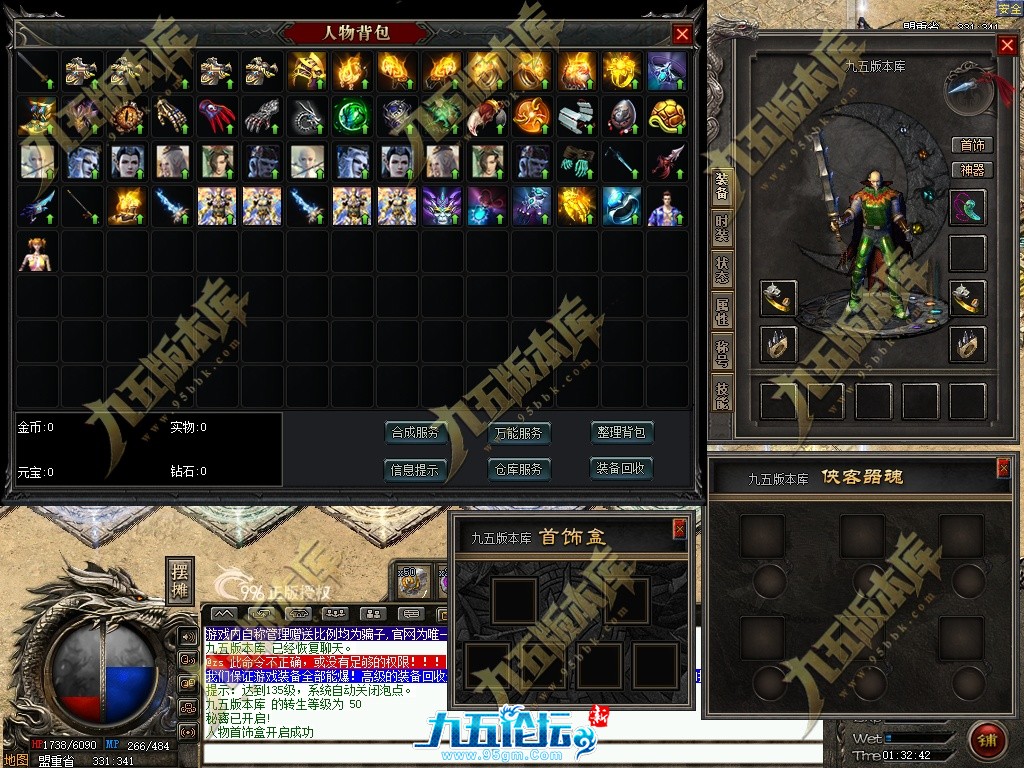Open the 首饰 jewelry button on character panel

click(972, 145)
